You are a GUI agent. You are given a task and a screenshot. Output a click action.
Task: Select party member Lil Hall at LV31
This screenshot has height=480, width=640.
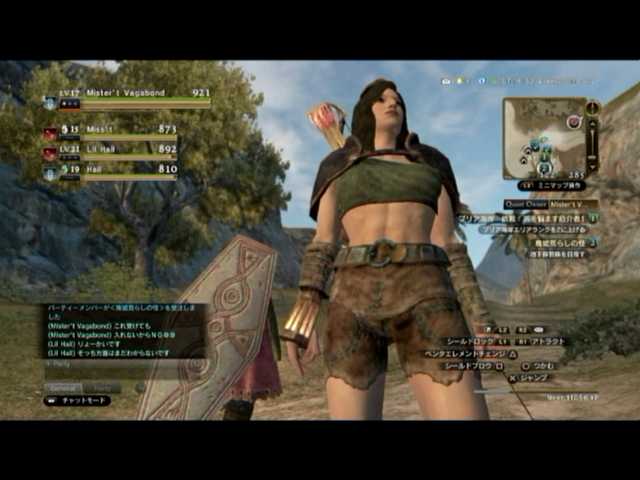[110, 149]
